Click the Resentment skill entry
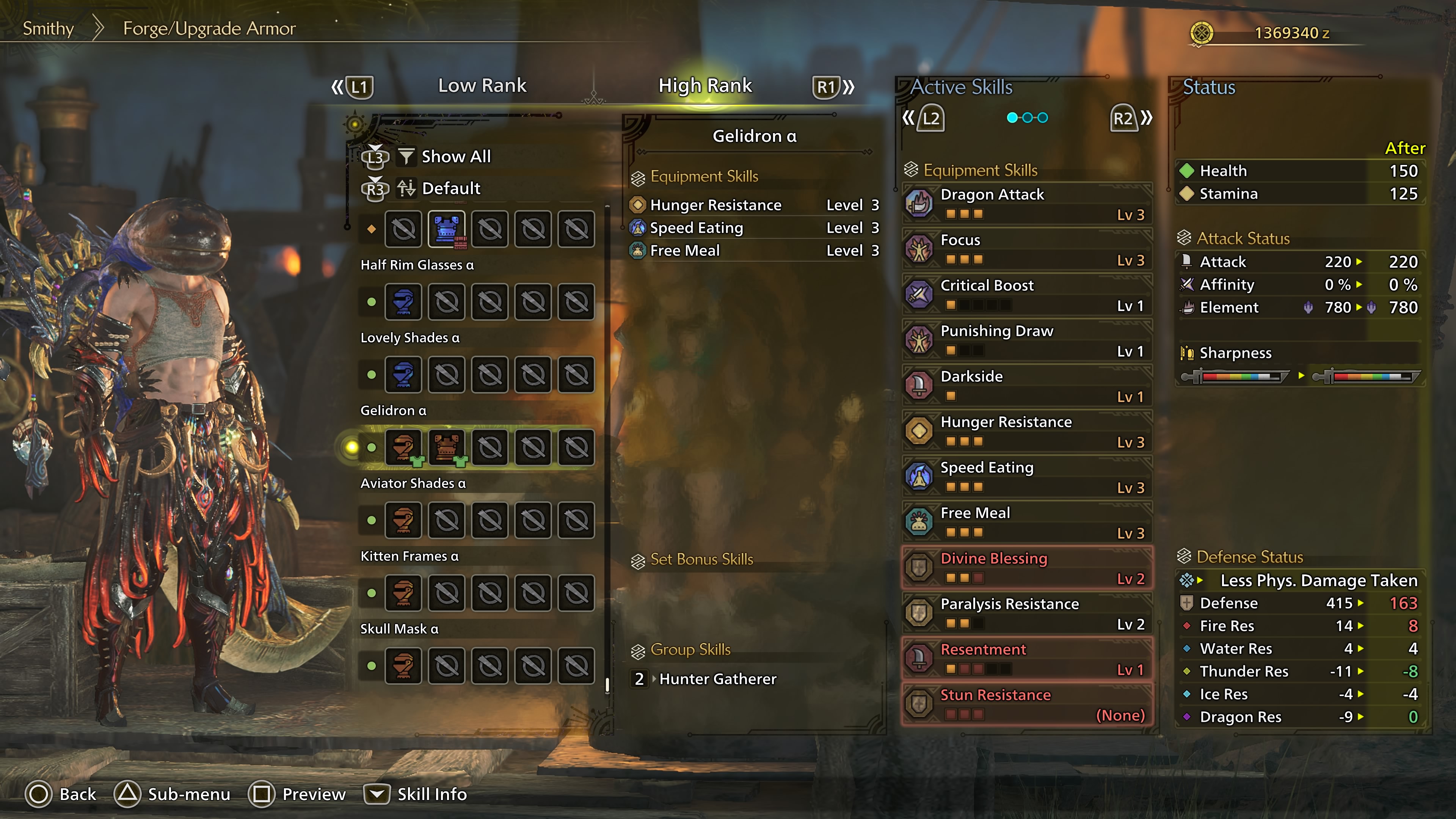This screenshot has width=1456, height=819. click(x=1026, y=659)
